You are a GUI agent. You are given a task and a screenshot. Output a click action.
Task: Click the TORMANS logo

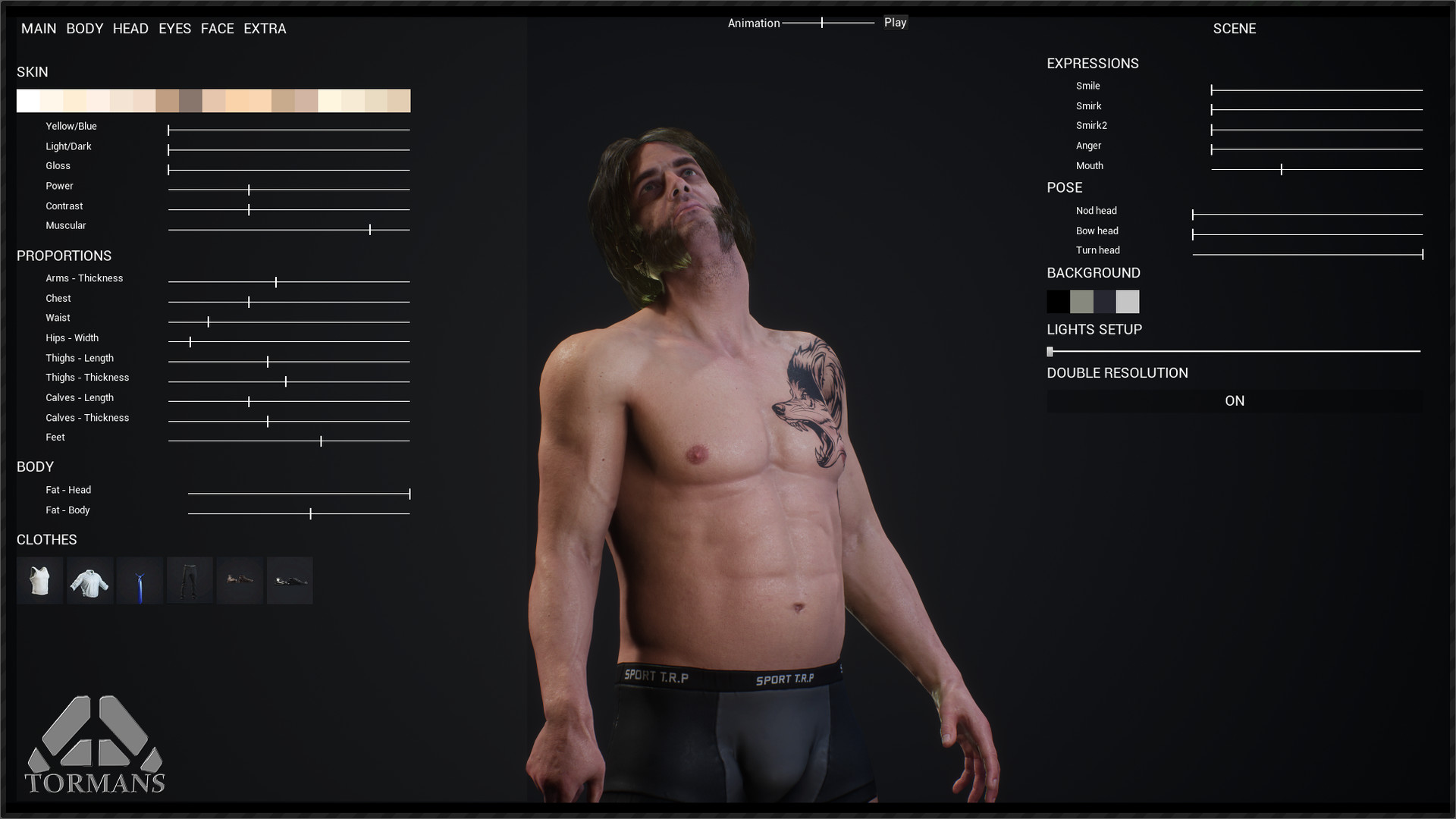[x=96, y=747]
